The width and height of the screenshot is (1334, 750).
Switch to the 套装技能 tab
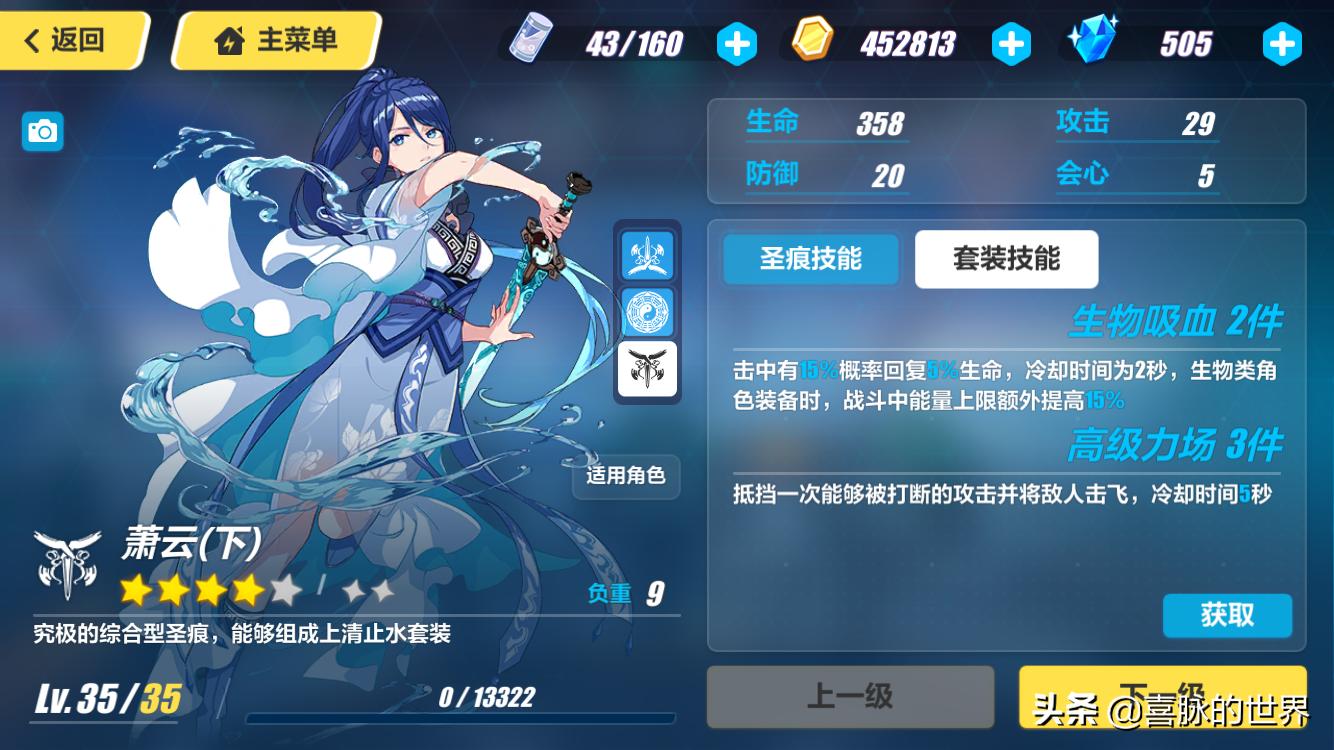[x=1006, y=258]
